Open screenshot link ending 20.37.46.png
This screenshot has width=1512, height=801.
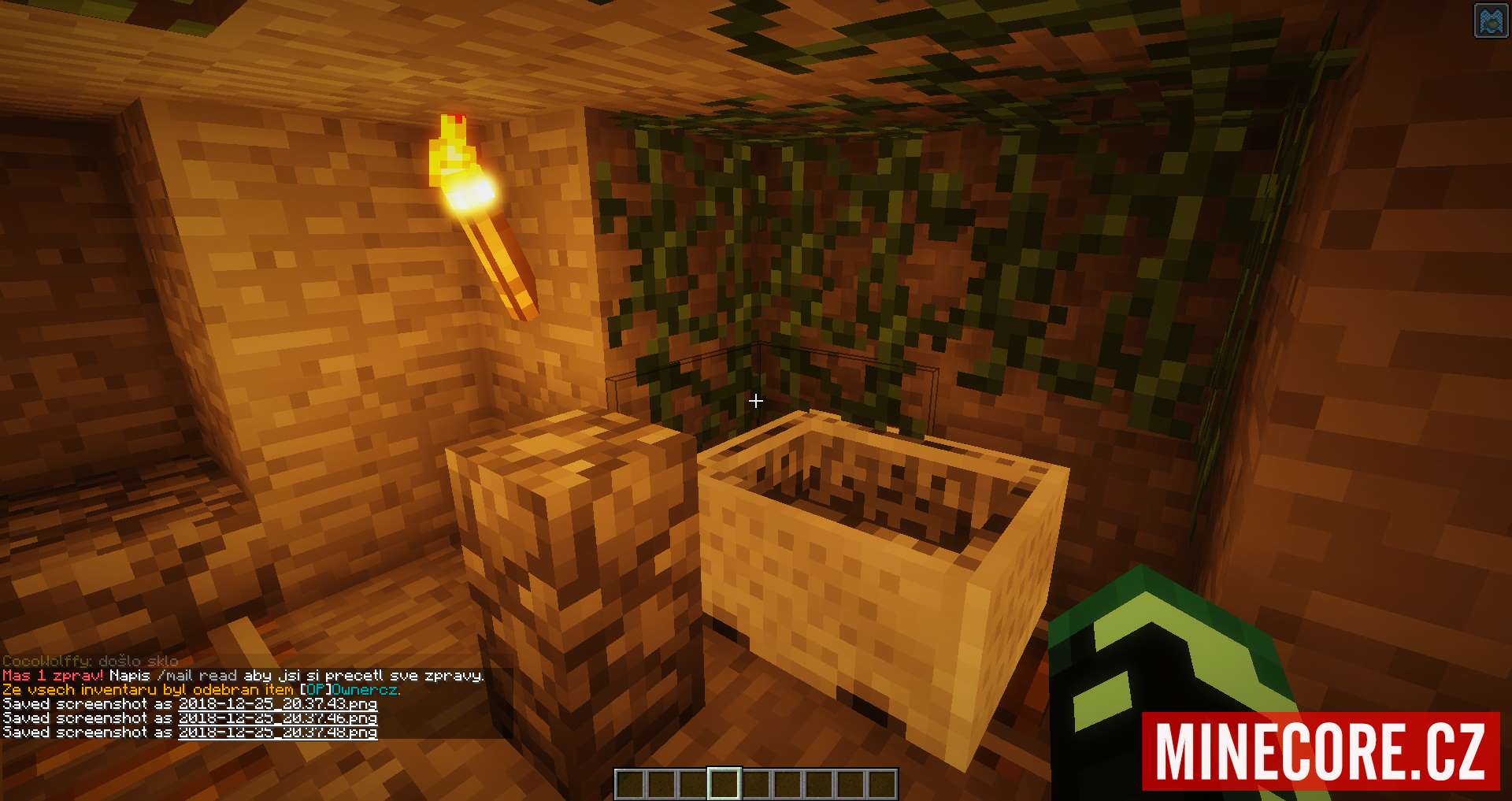tap(277, 718)
